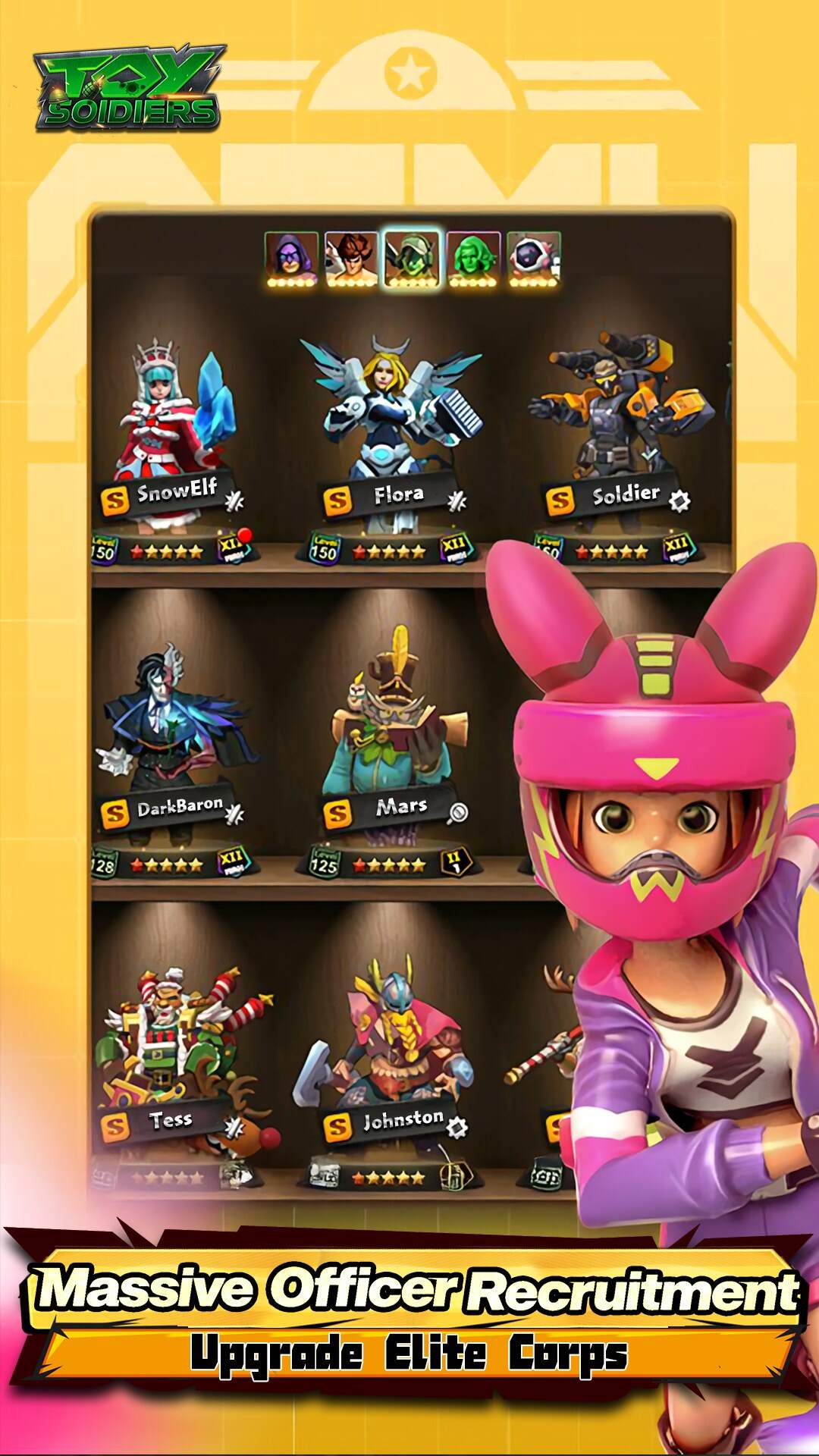Viewport: 819px width, 1456px height.
Task: Pick the green-haired woman officer portrait
Action: tap(473, 258)
